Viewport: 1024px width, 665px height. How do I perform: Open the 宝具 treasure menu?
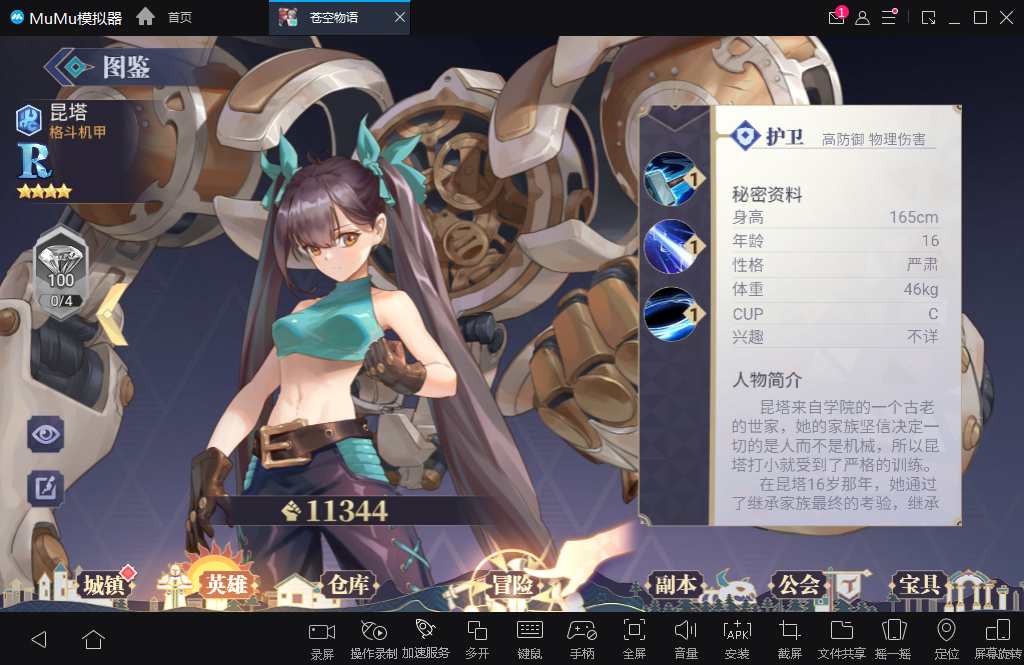click(919, 585)
